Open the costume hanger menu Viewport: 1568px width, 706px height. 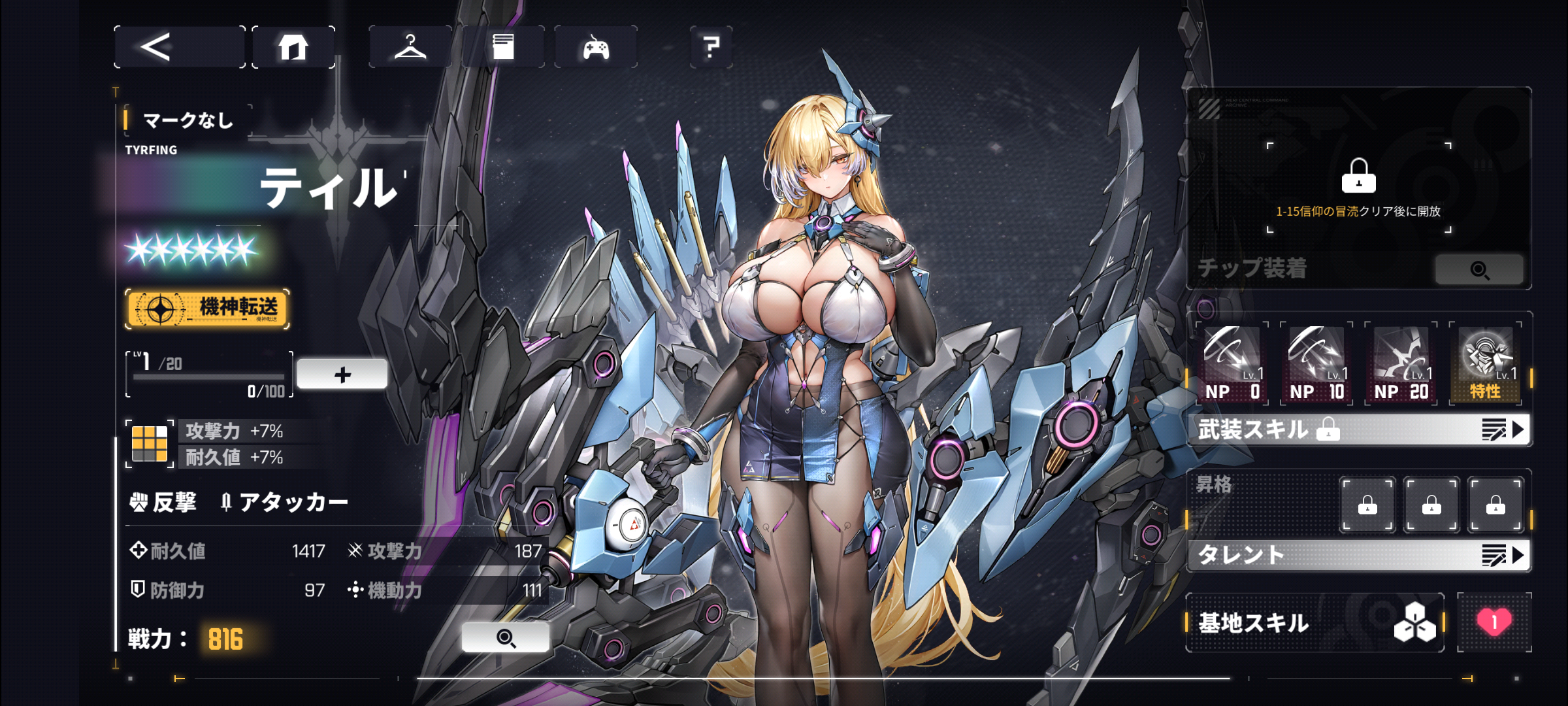[x=410, y=47]
